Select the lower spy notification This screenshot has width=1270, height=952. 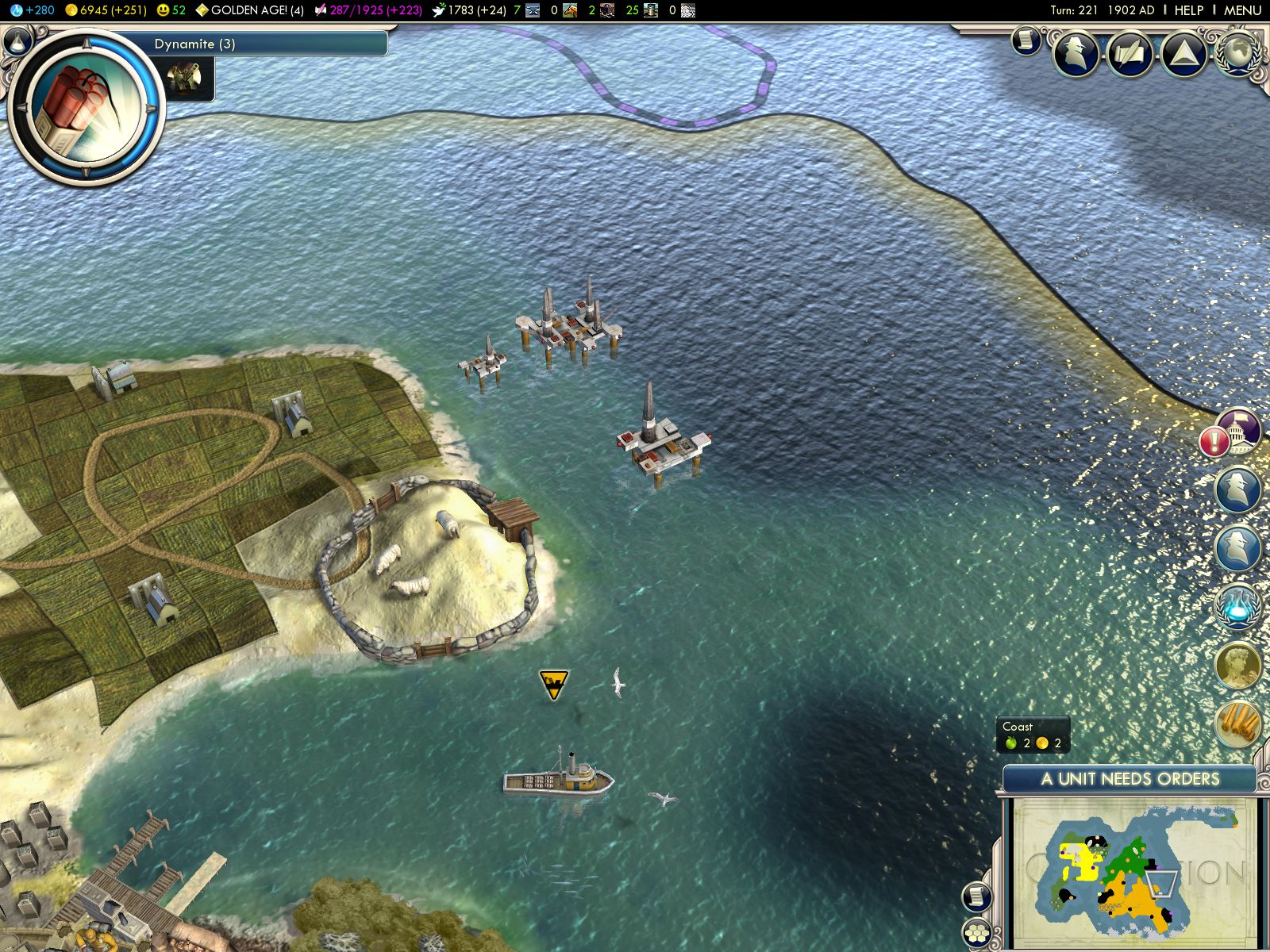coord(1237,547)
